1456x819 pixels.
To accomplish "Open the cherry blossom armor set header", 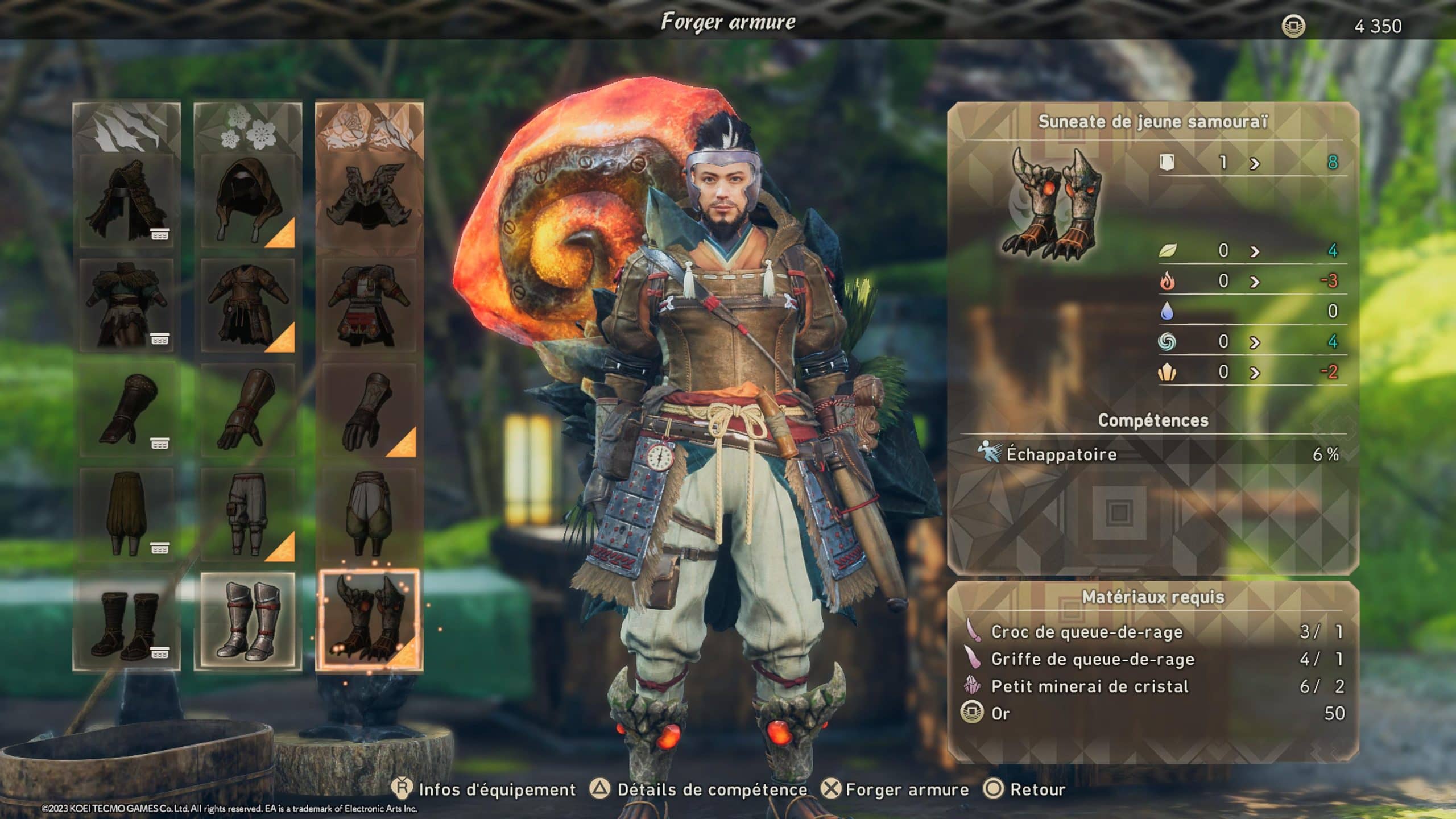I will 248,128.
